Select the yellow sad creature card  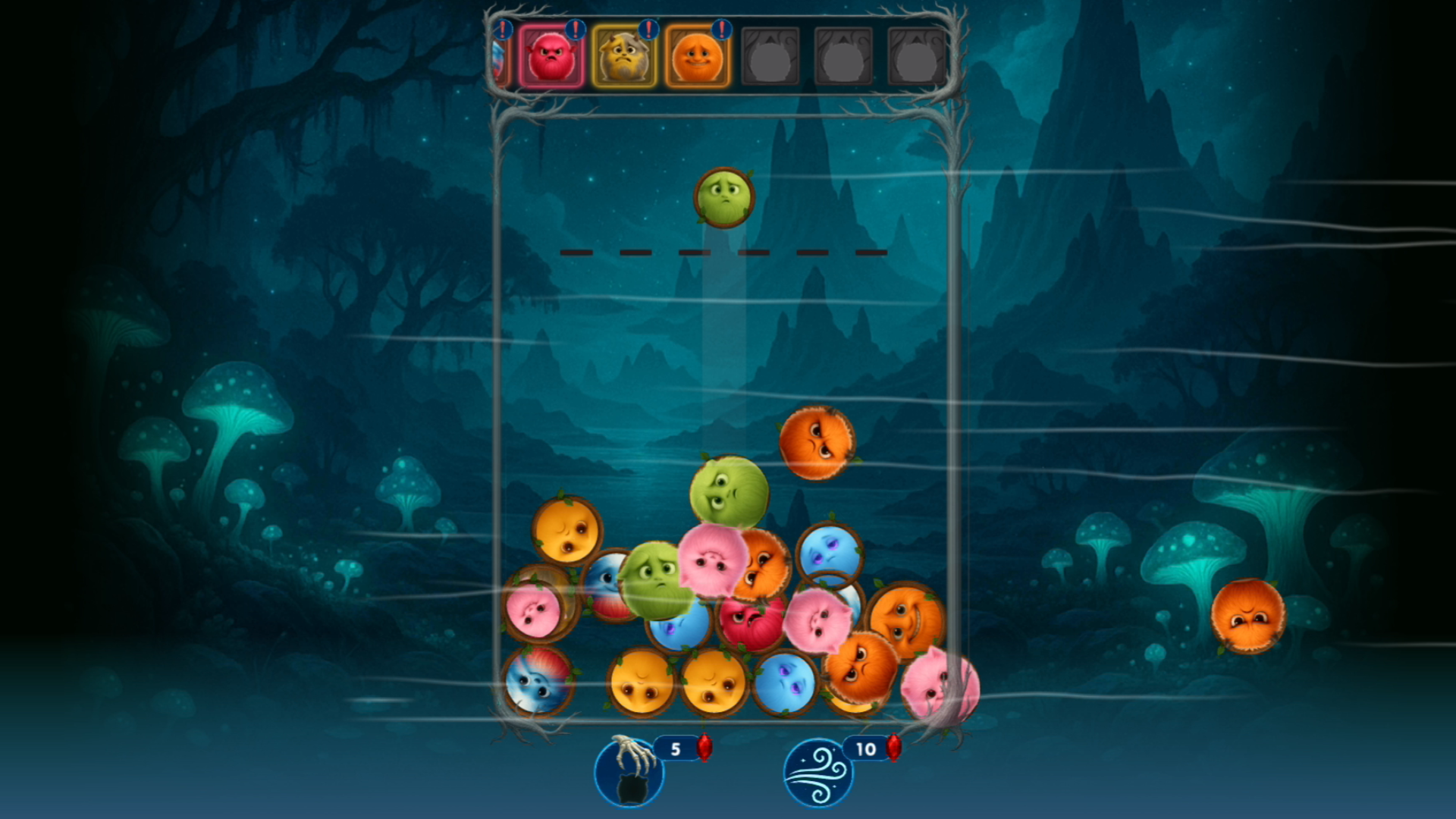(623, 57)
